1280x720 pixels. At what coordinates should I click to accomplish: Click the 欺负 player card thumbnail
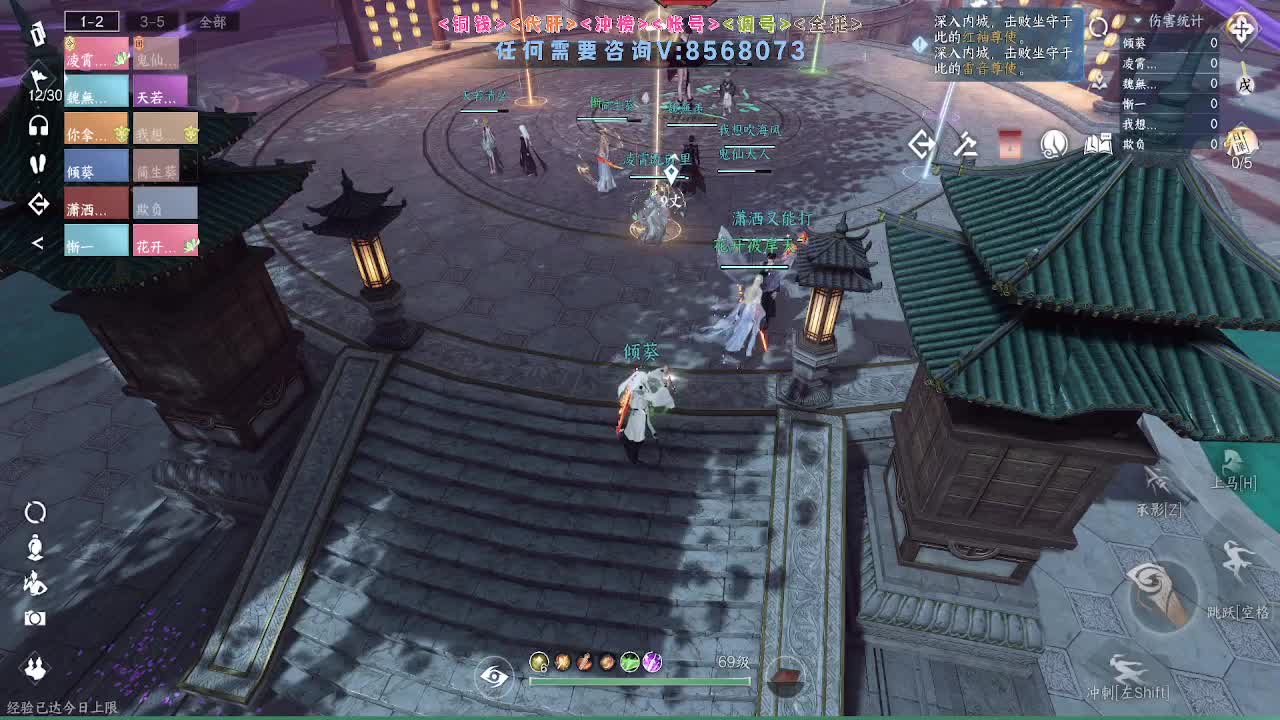click(x=166, y=201)
